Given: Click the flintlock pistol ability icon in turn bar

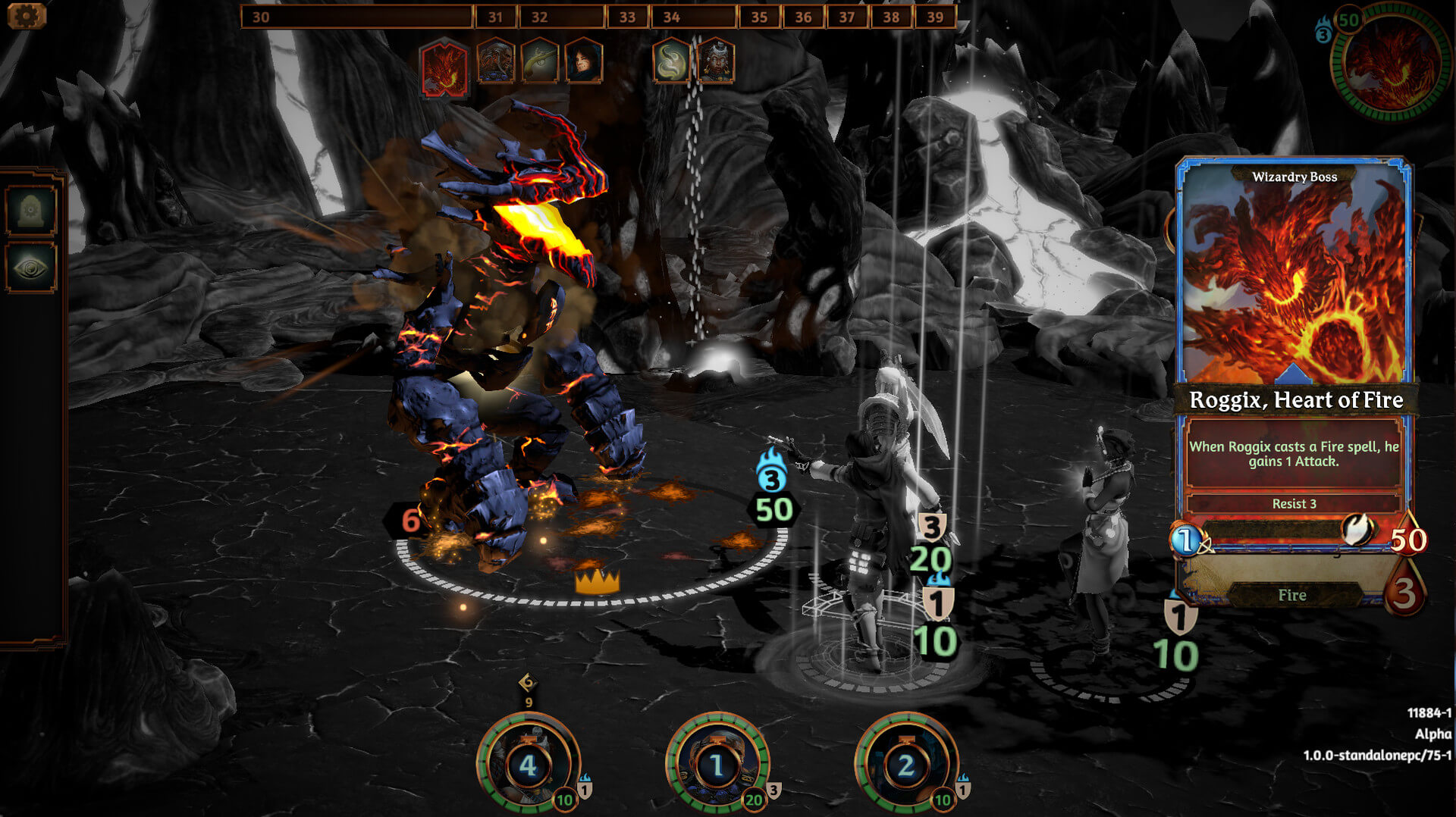Looking at the screenshot, I should pyautogui.click(x=538, y=64).
